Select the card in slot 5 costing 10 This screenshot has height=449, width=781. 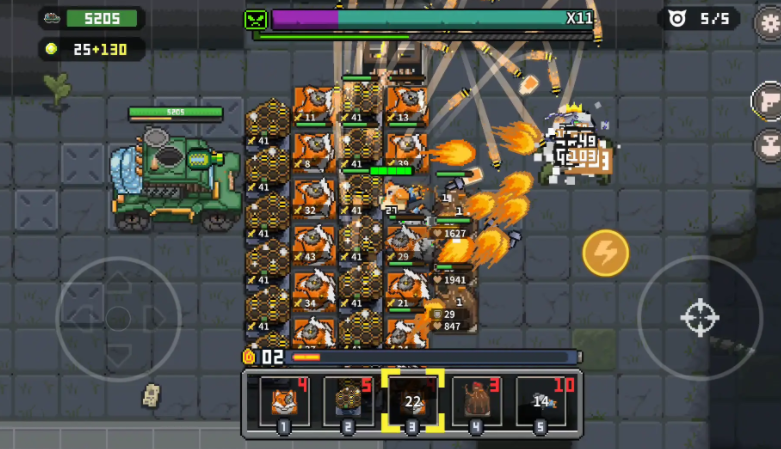tap(541, 402)
